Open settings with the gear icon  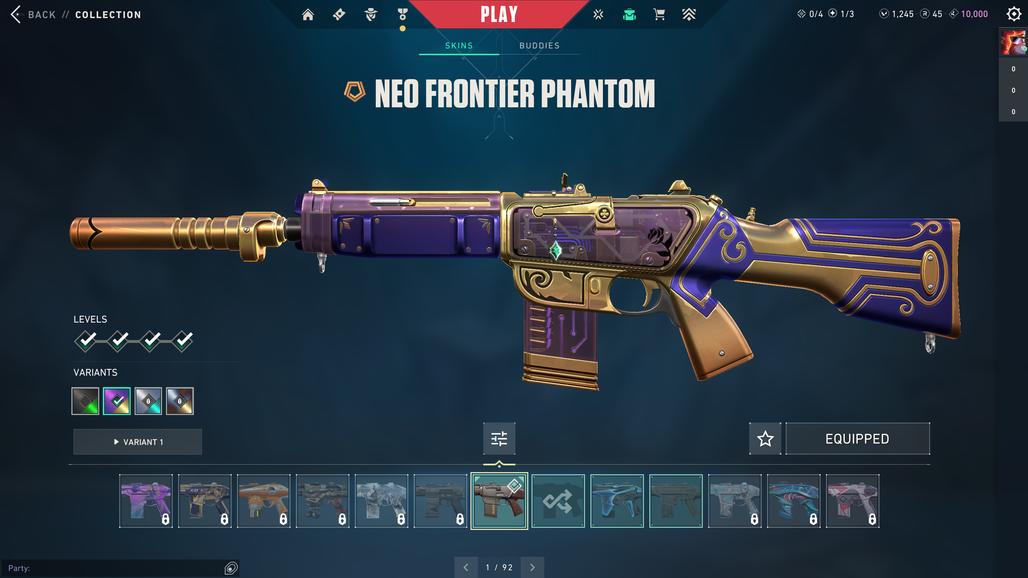tap(1013, 14)
